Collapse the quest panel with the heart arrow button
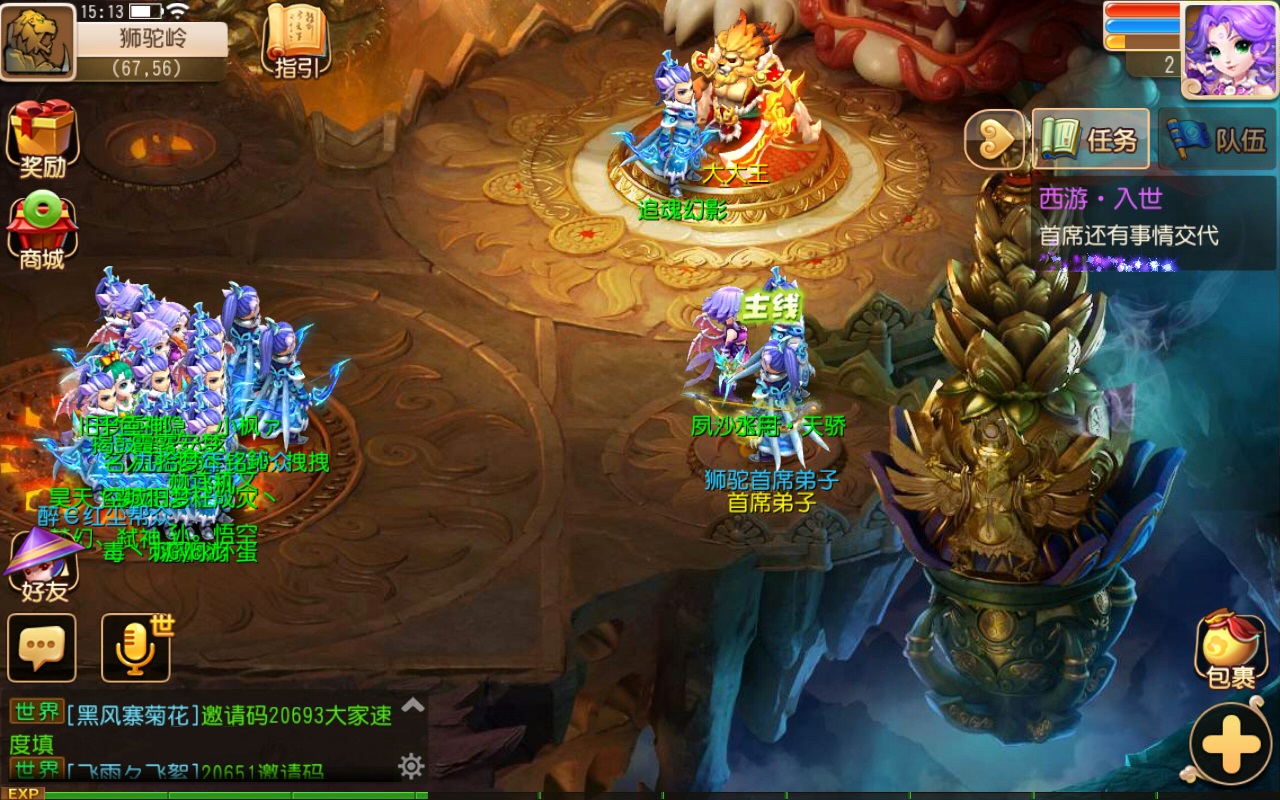 tap(995, 139)
